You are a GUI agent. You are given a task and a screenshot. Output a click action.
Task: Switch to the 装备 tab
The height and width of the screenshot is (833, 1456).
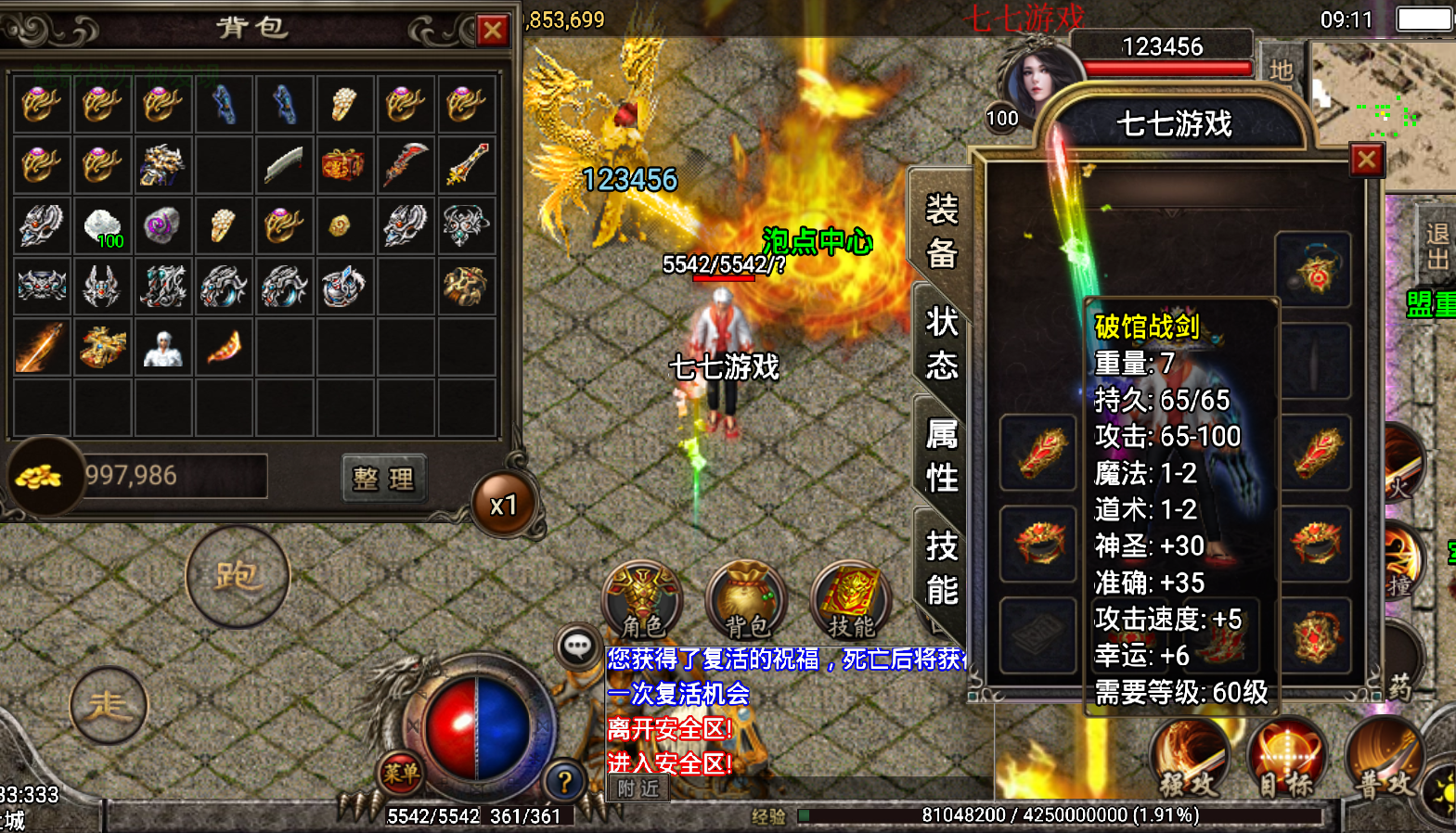pos(941,231)
